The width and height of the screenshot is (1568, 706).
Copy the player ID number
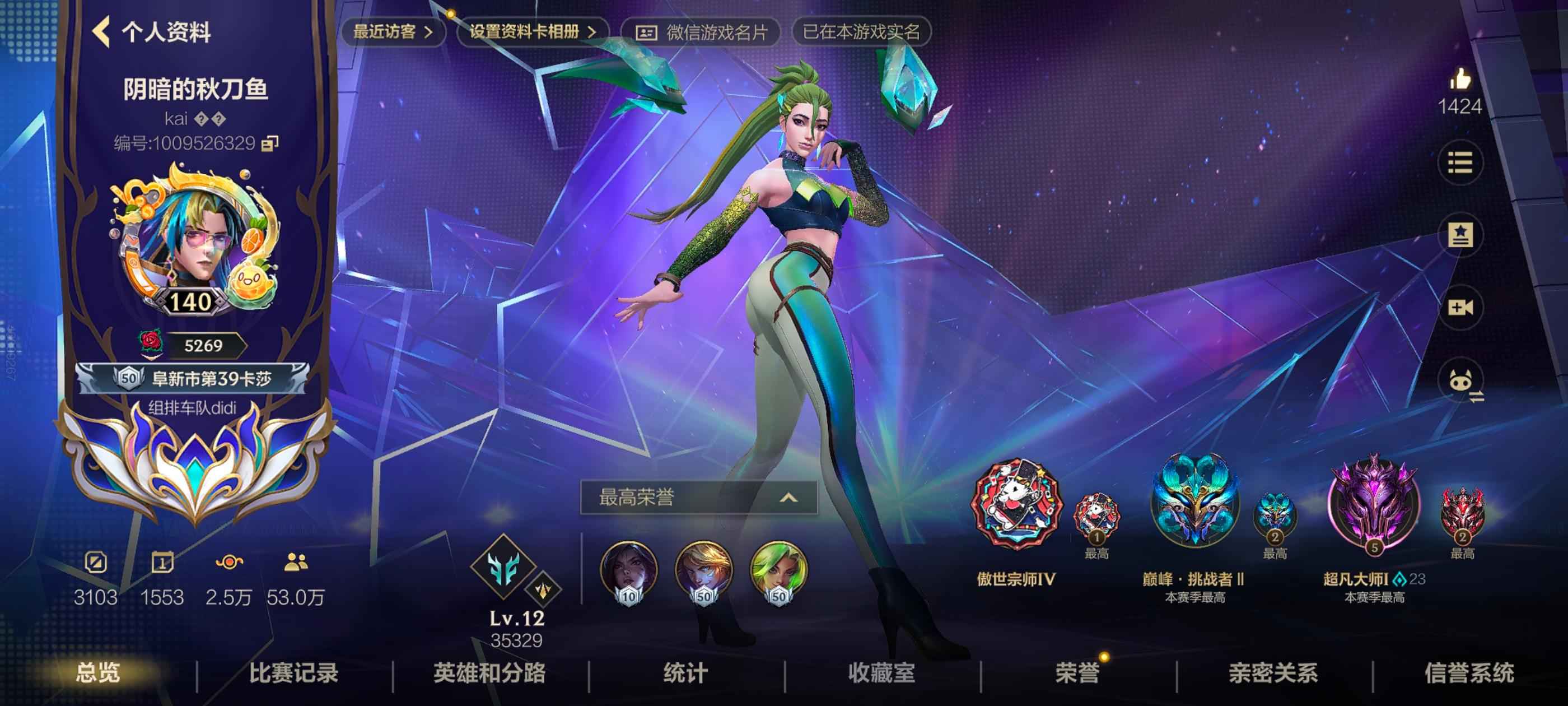coord(270,143)
